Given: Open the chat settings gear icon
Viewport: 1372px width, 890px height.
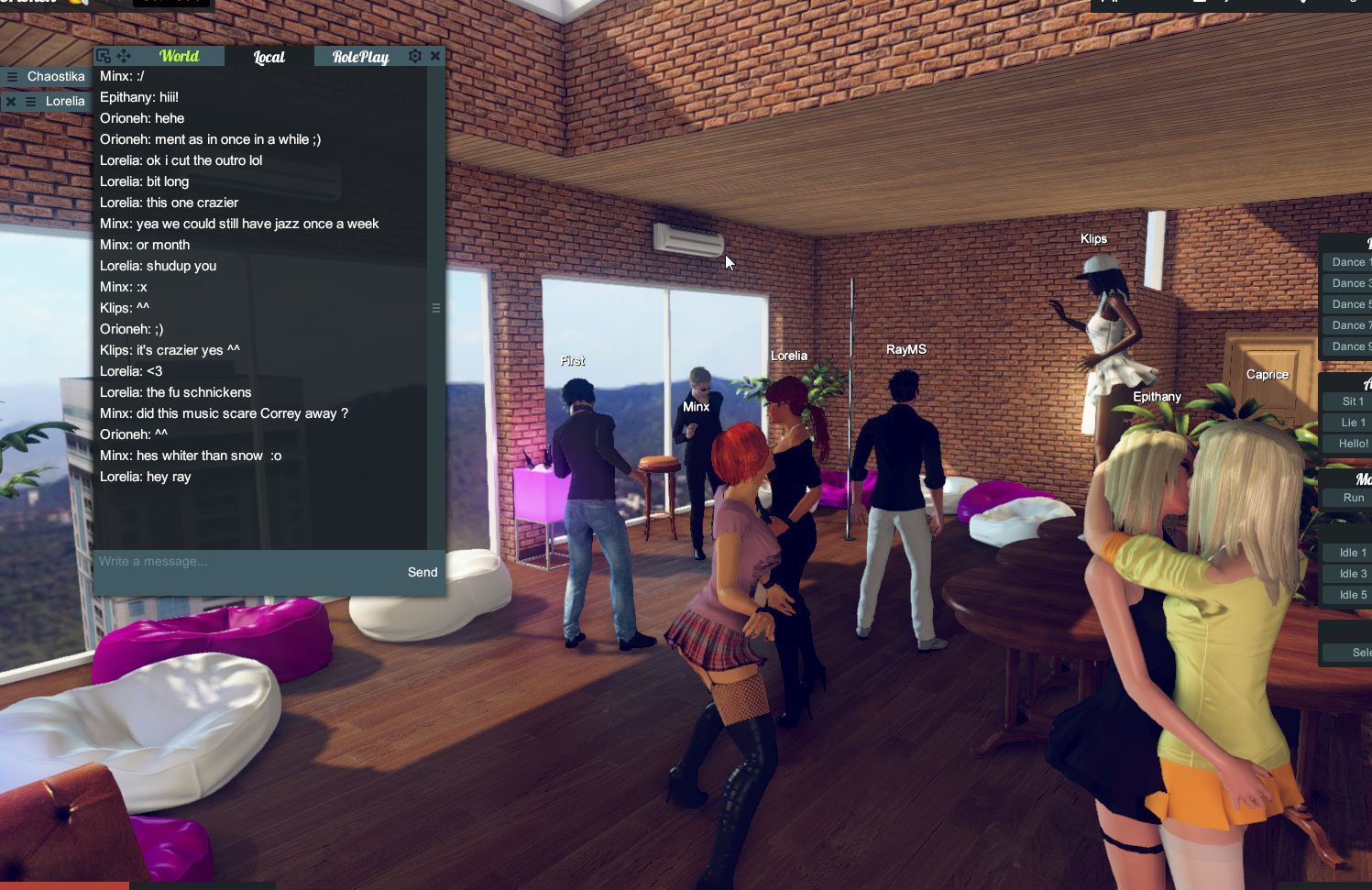Looking at the screenshot, I should click(415, 56).
